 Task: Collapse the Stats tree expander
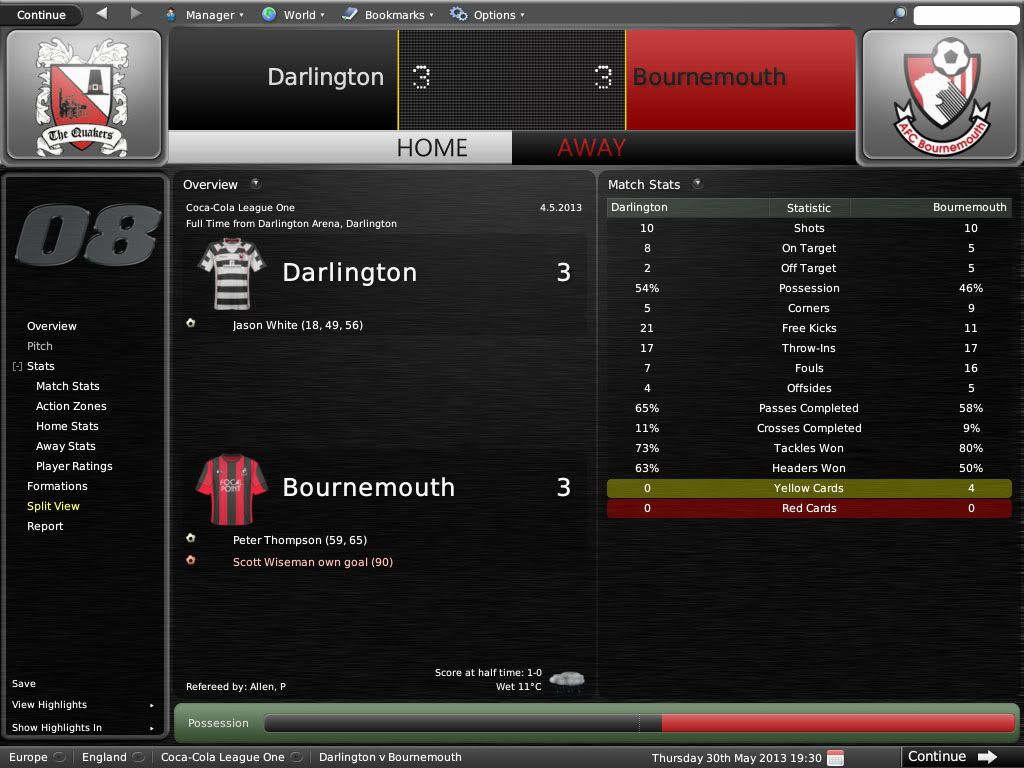[x=17, y=367]
